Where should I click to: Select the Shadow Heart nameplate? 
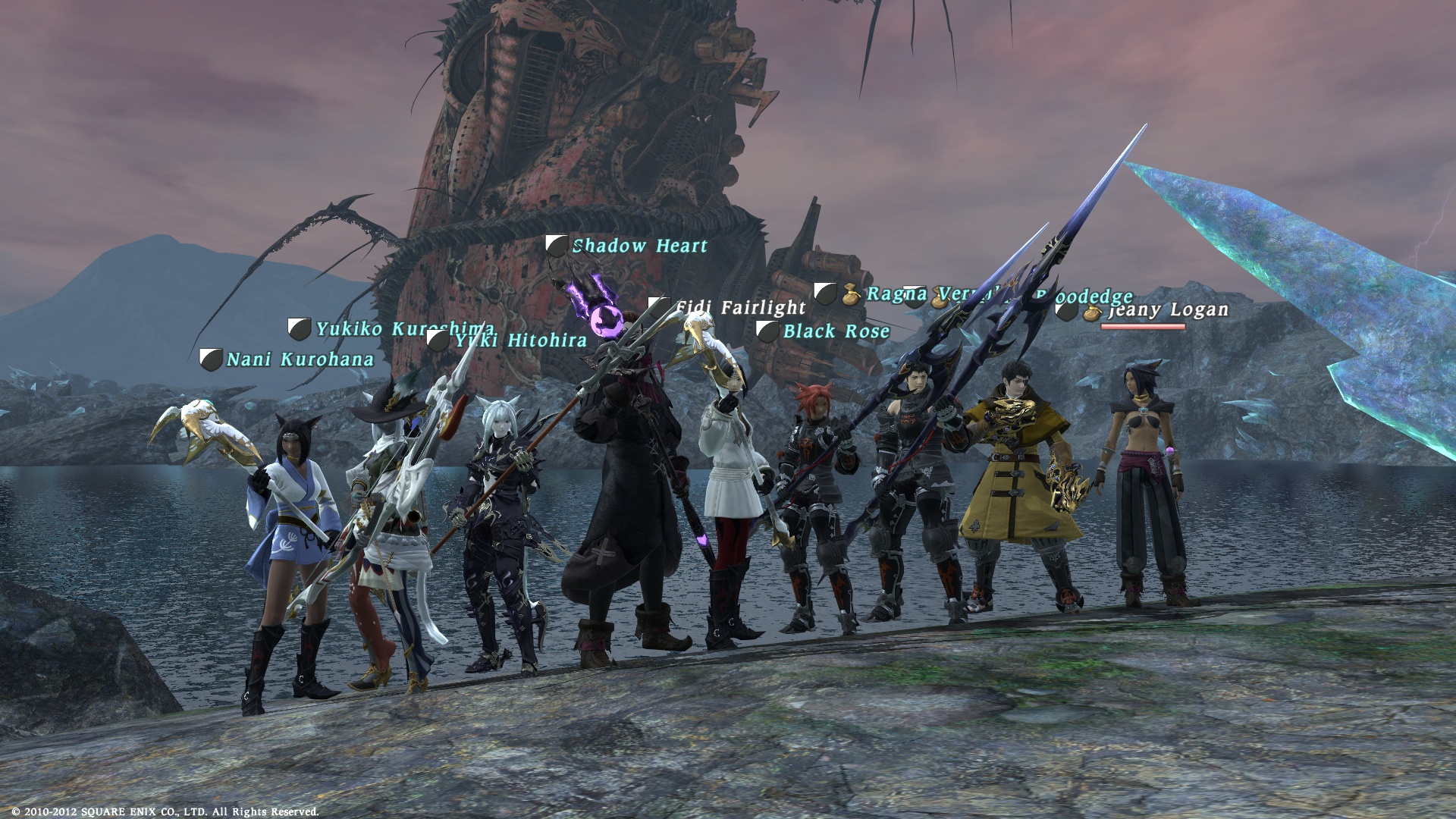point(639,246)
